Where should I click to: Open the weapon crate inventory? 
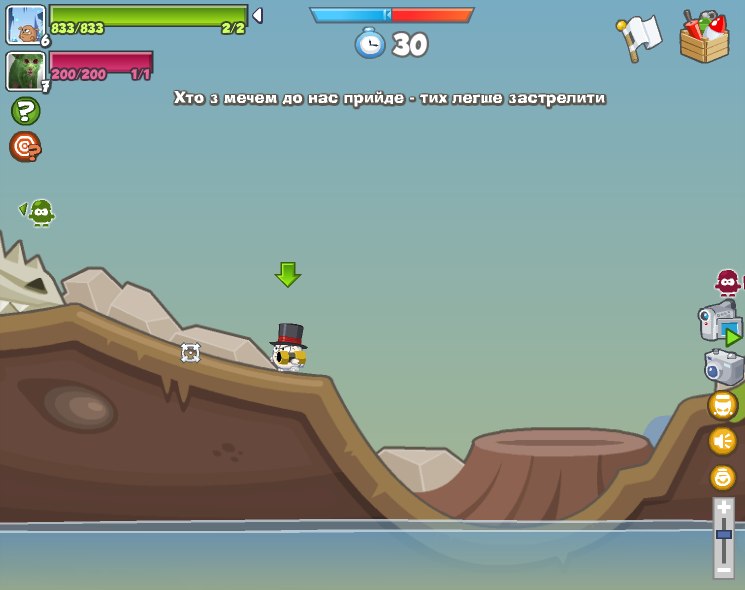point(704,38)
